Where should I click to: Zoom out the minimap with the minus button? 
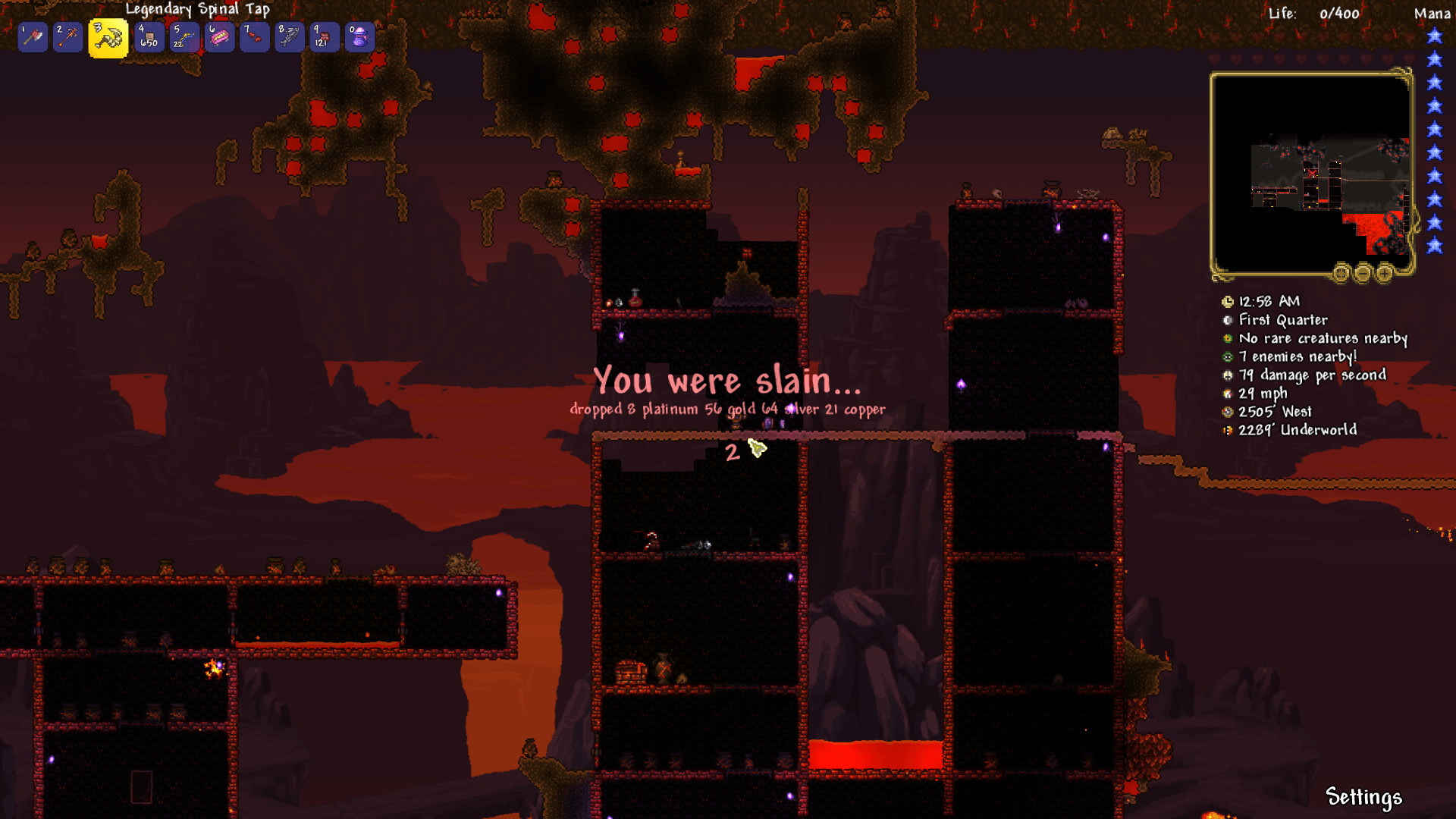point(1363,274)
